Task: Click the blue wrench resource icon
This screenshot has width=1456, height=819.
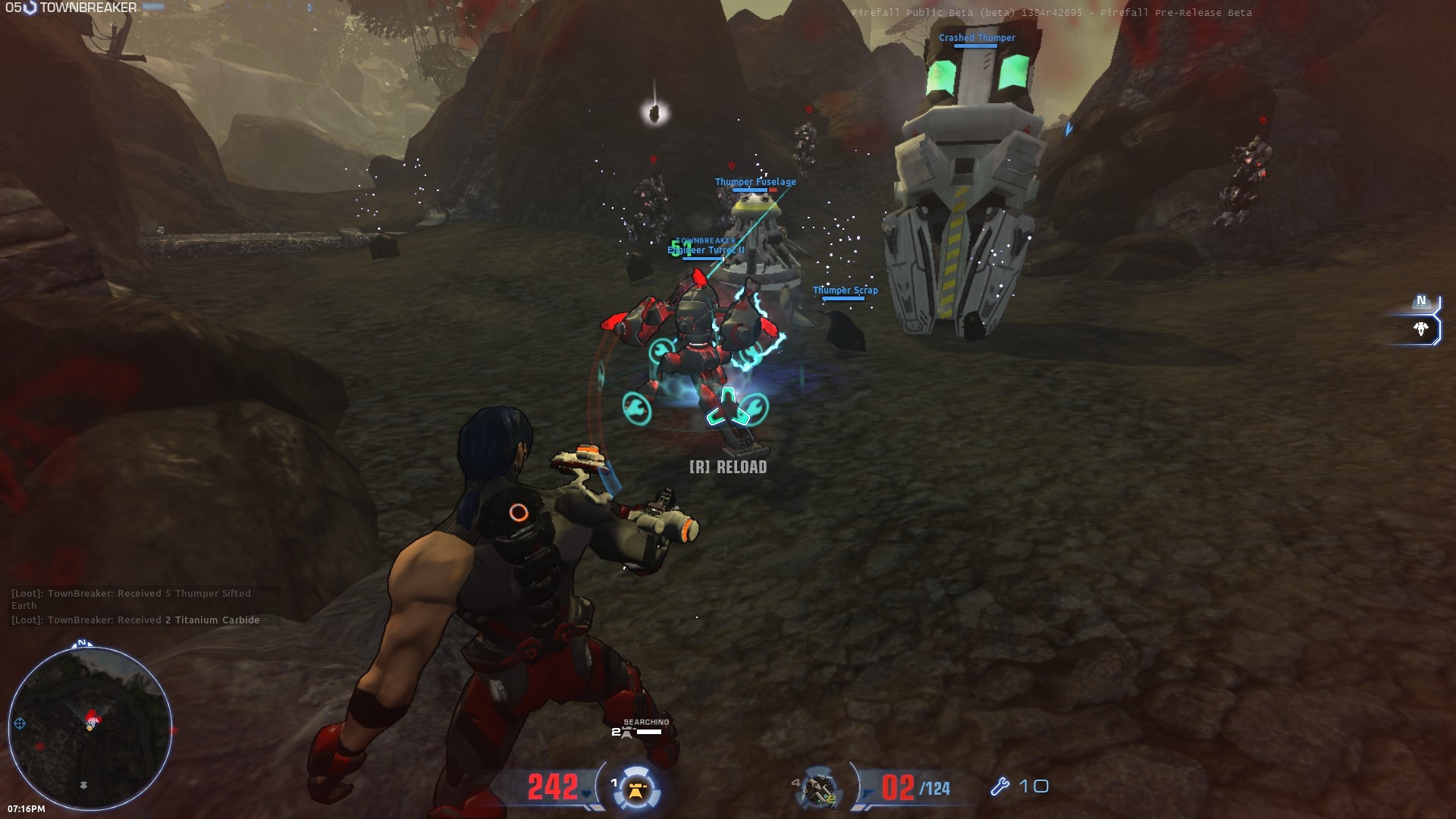Action: pos(999,786)
